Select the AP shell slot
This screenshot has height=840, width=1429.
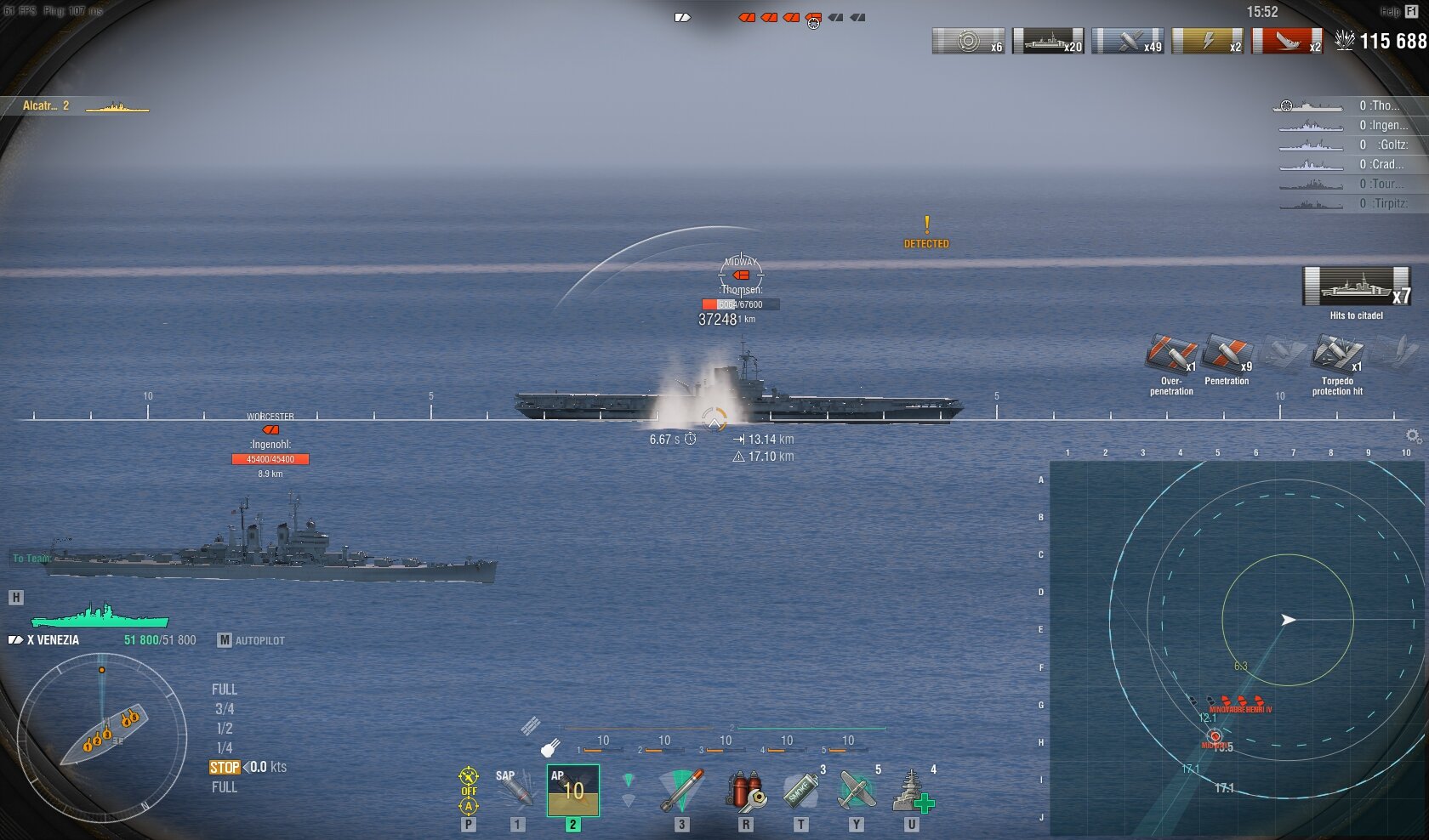[572, 791]
